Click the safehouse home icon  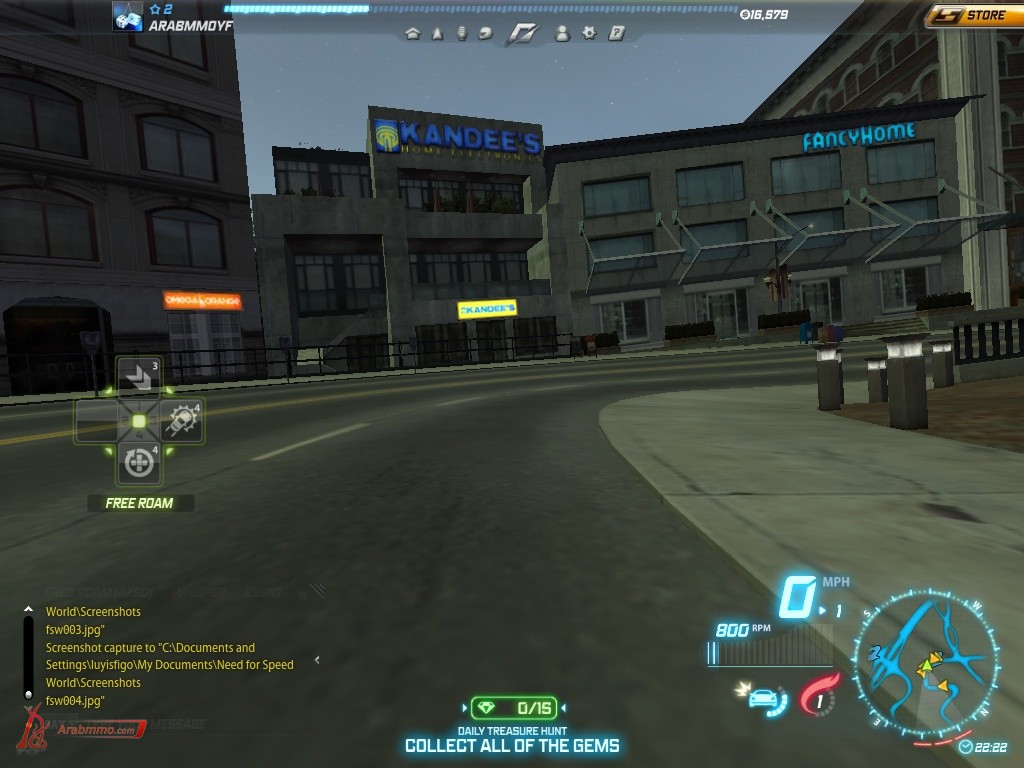[x=412, y=33]
